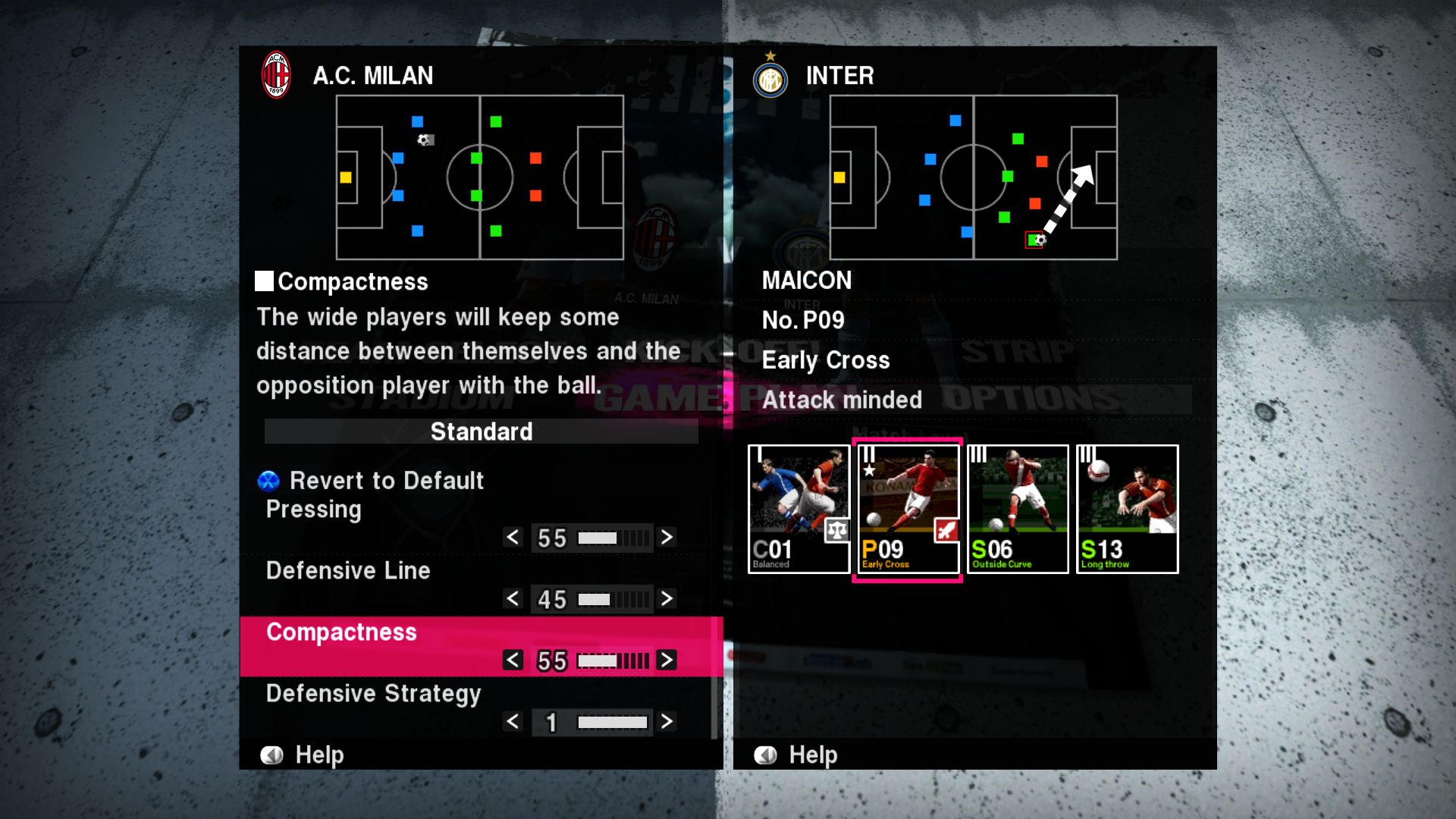Lower the Defensive Line value

pyautogui.click(x=513, y=599)
